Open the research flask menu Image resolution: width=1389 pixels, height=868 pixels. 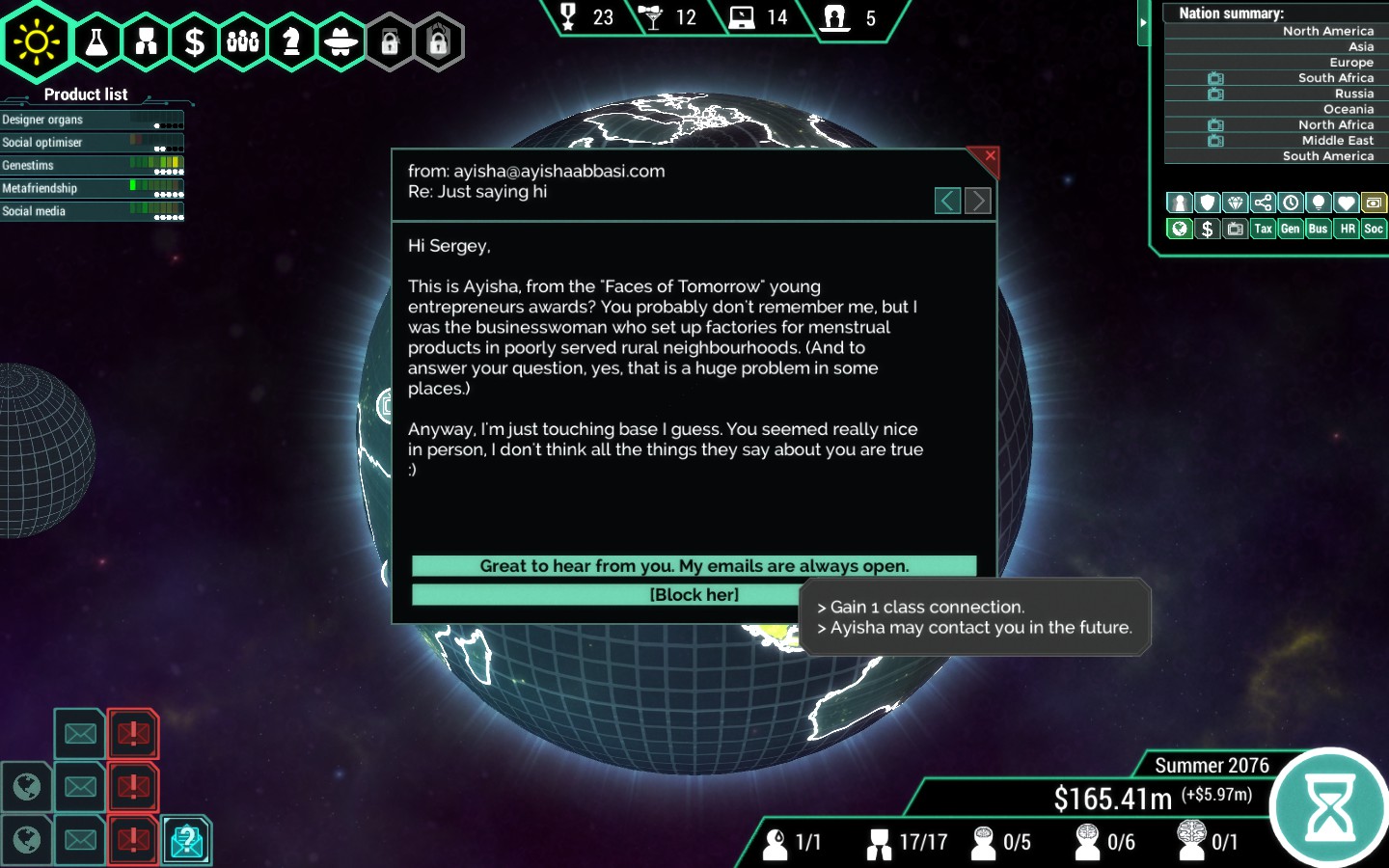[97, 41]
